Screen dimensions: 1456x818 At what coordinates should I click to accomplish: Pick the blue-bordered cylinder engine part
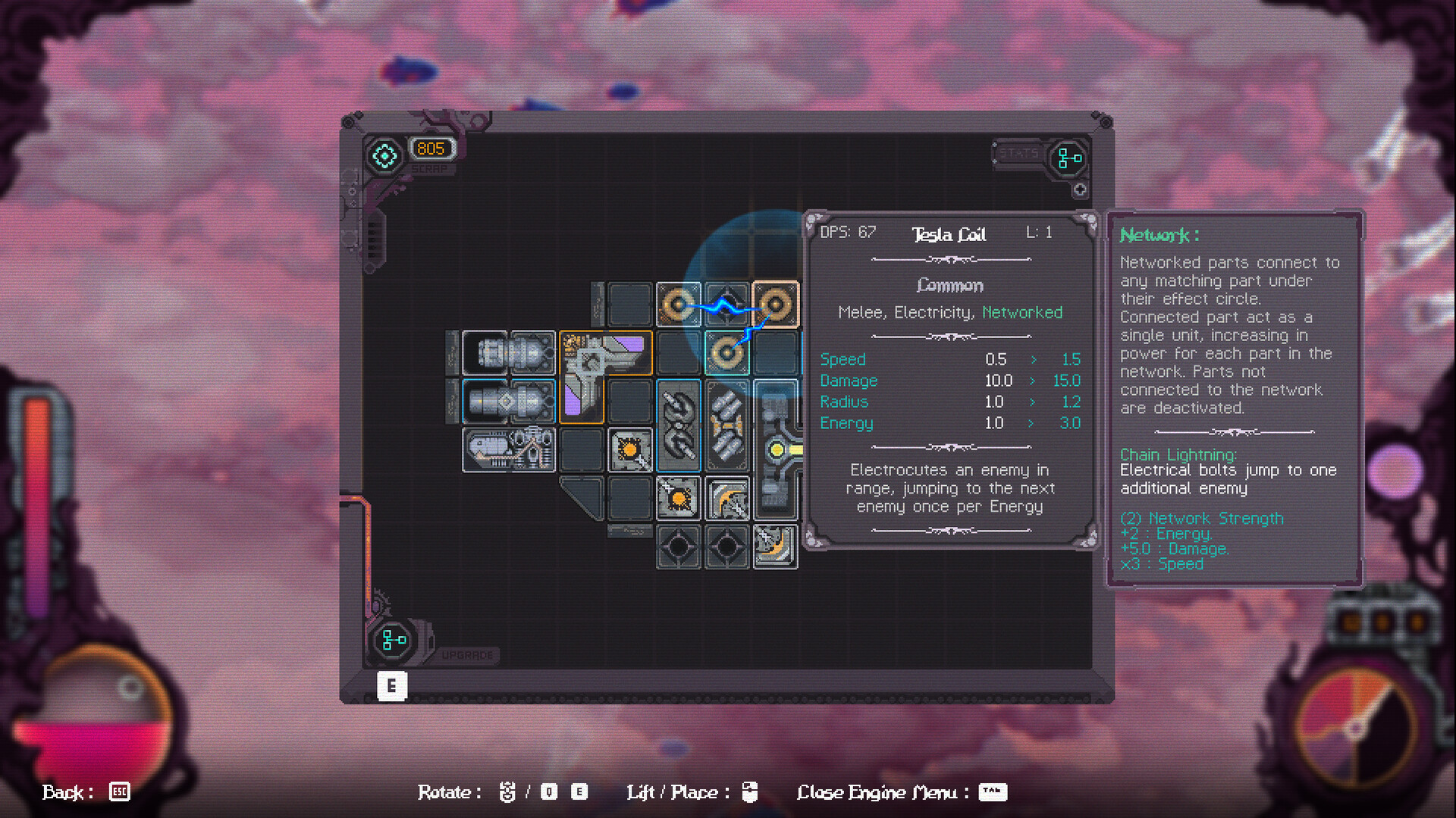pos(508,401)
